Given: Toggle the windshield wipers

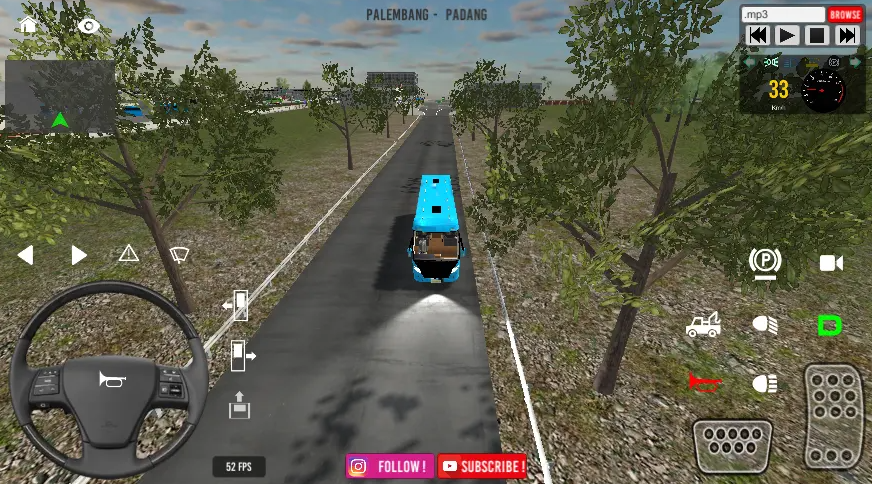Looking at the screenshot, I should point(180,254).
